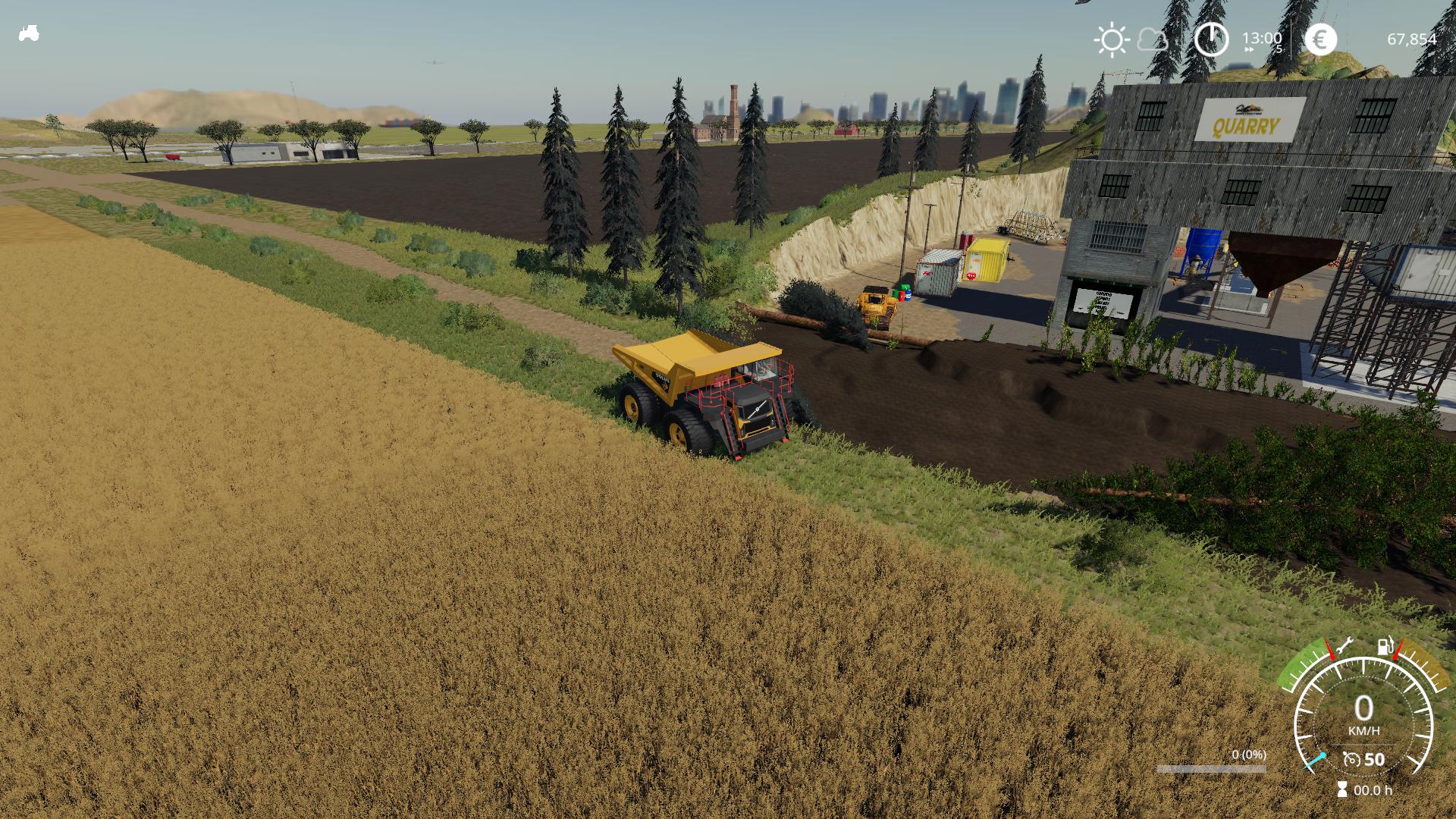The image size is (1456, 819).
Task: Select the fuel pump gauge icon
Action: 1385,647
